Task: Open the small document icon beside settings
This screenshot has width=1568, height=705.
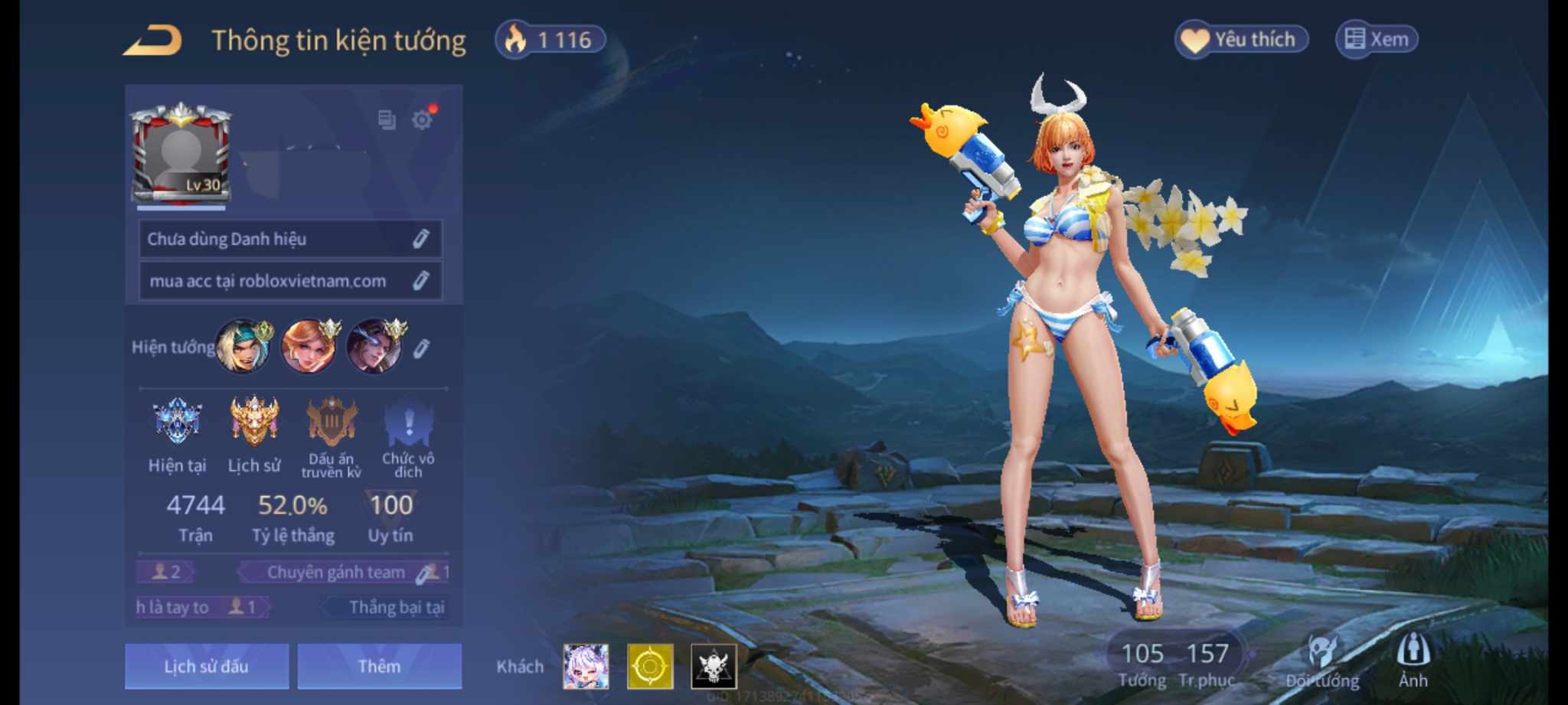Action: [x=387, y=119]
